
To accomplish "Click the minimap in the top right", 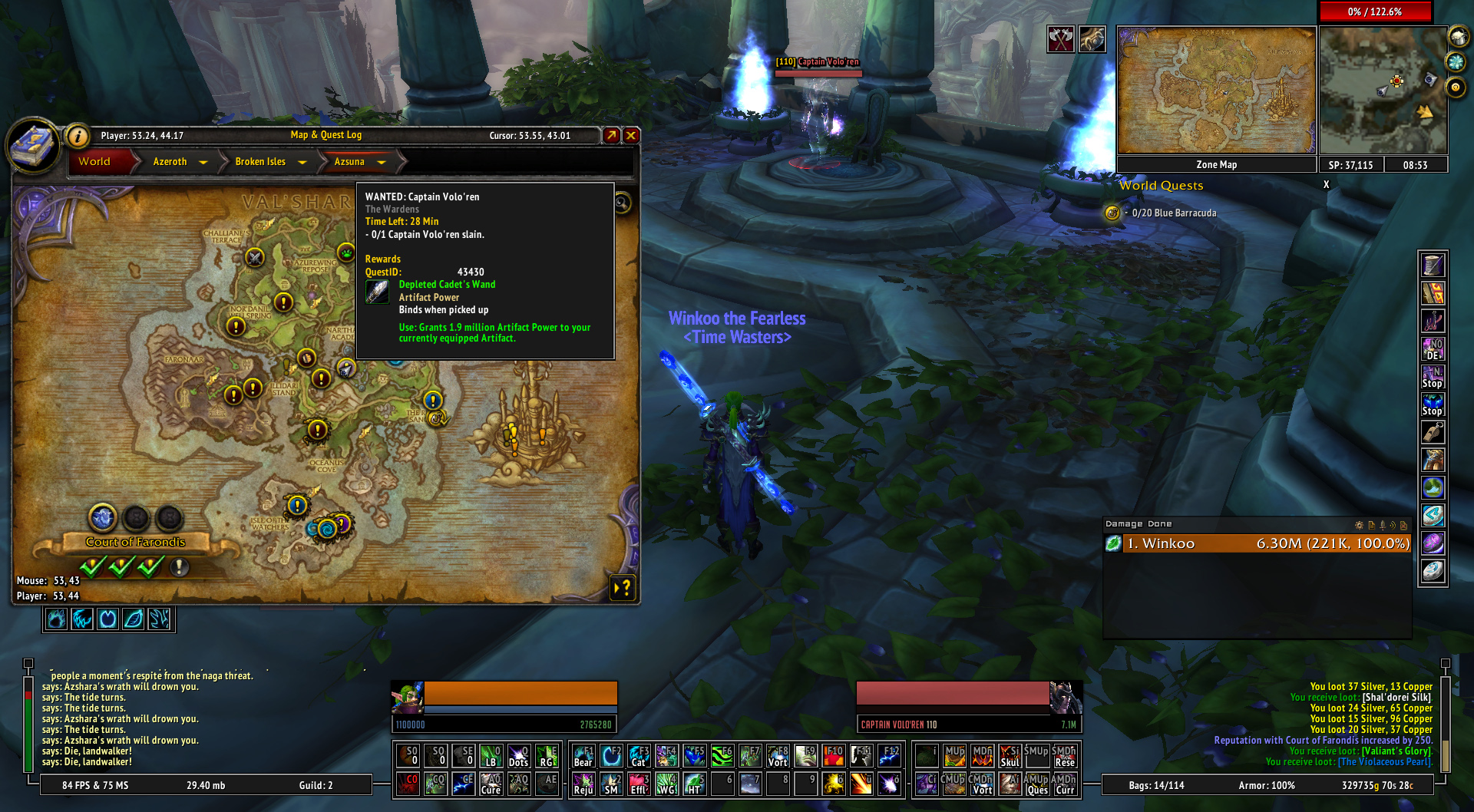I will [x=1383, y=91].
